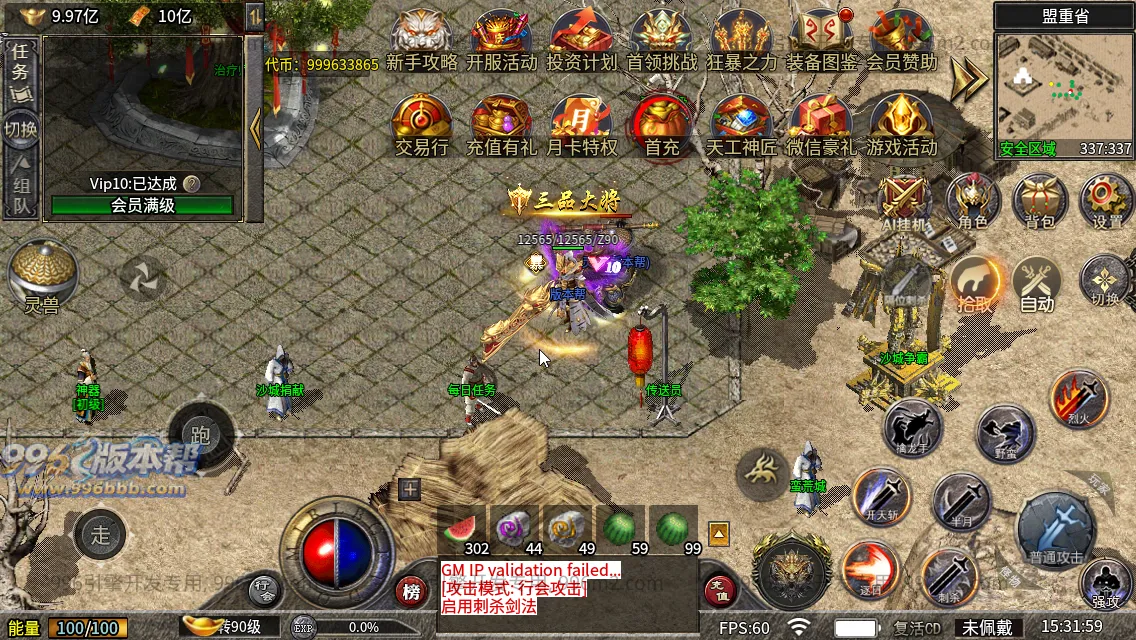Image resolution: width=1136 pixels, height=640 pixels.
Task: Open the 榜 ranking button
Action: point(410,591)
